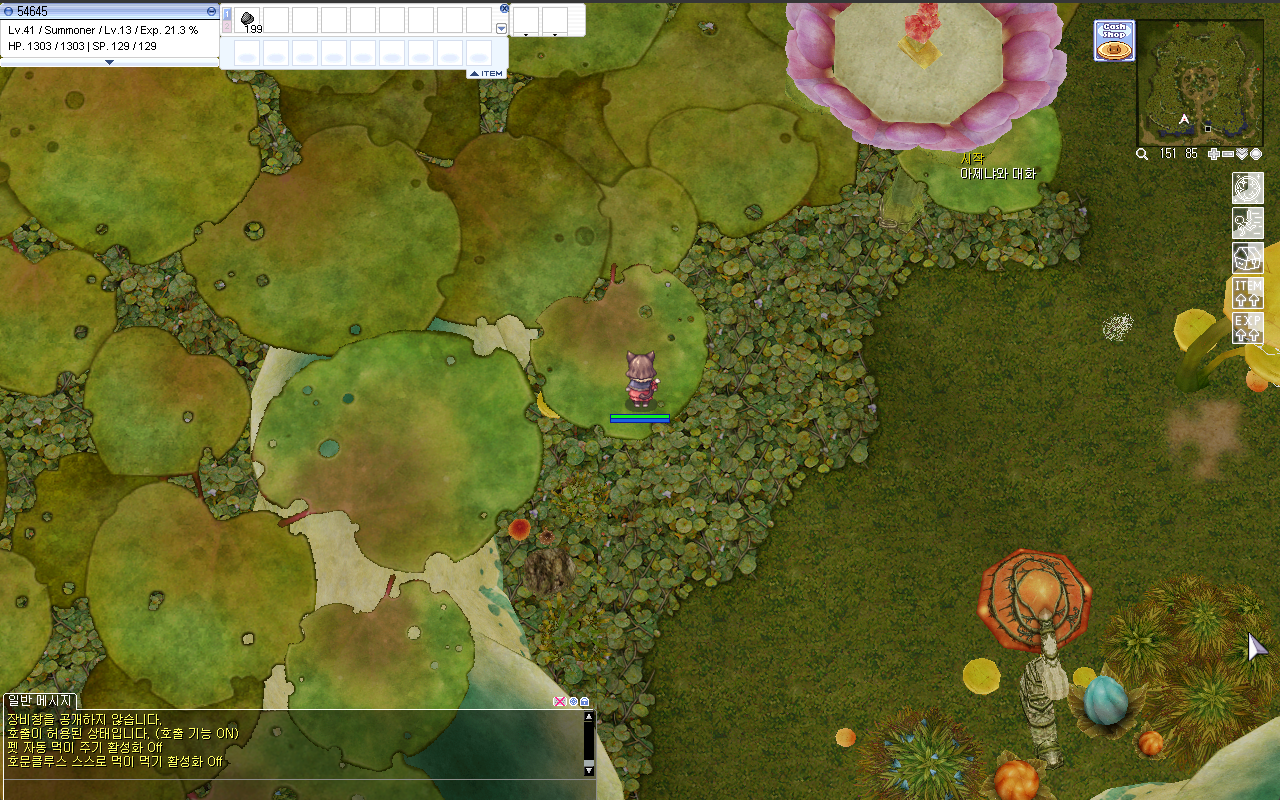Open the clock-face icon on the right side

coord(1247,187)
